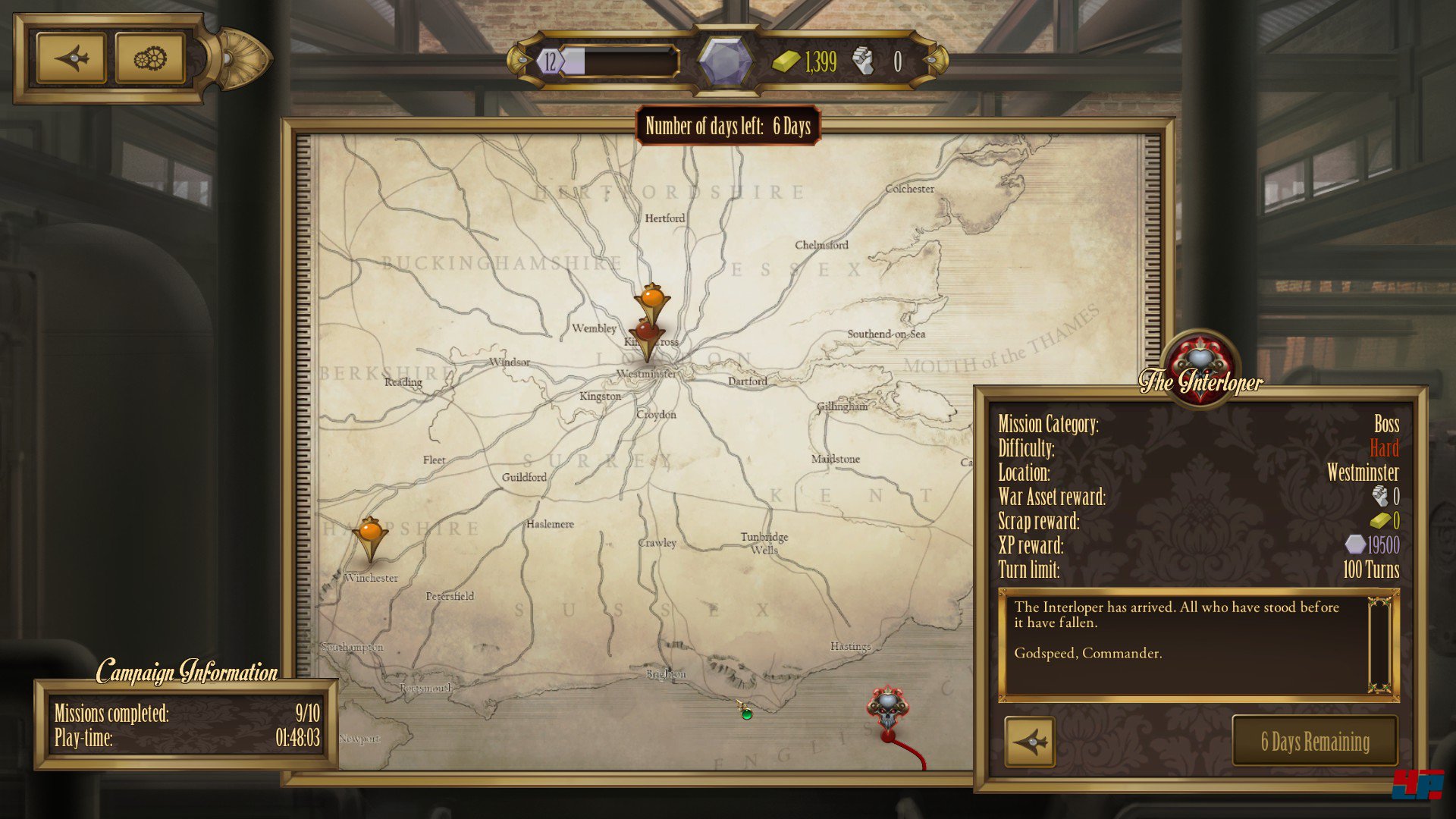Click the back arrow button in top-left panel
This screenshot has height=819, width=1456.
click(71, 58)
